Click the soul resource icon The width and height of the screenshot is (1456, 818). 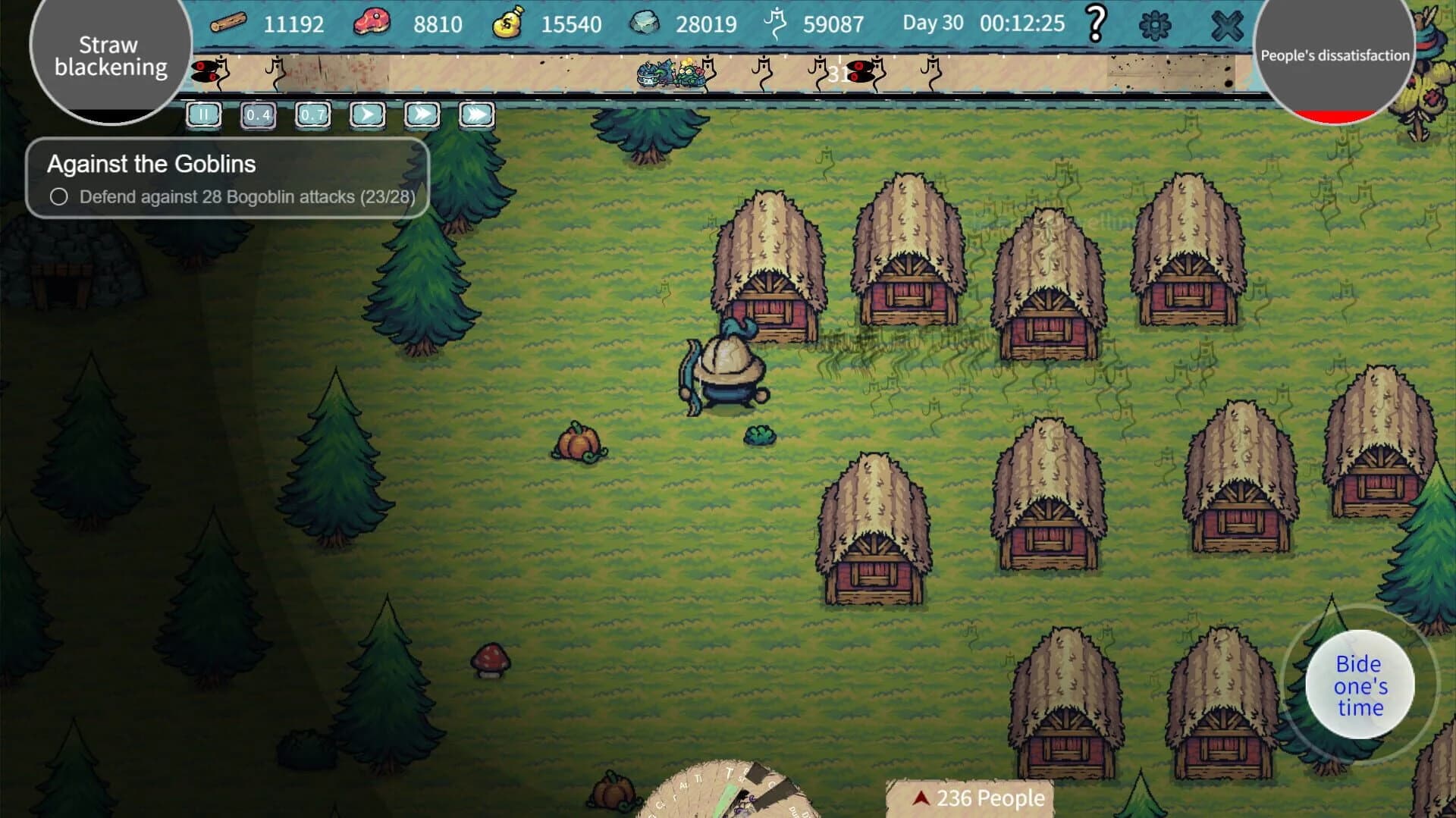(775, 21)
